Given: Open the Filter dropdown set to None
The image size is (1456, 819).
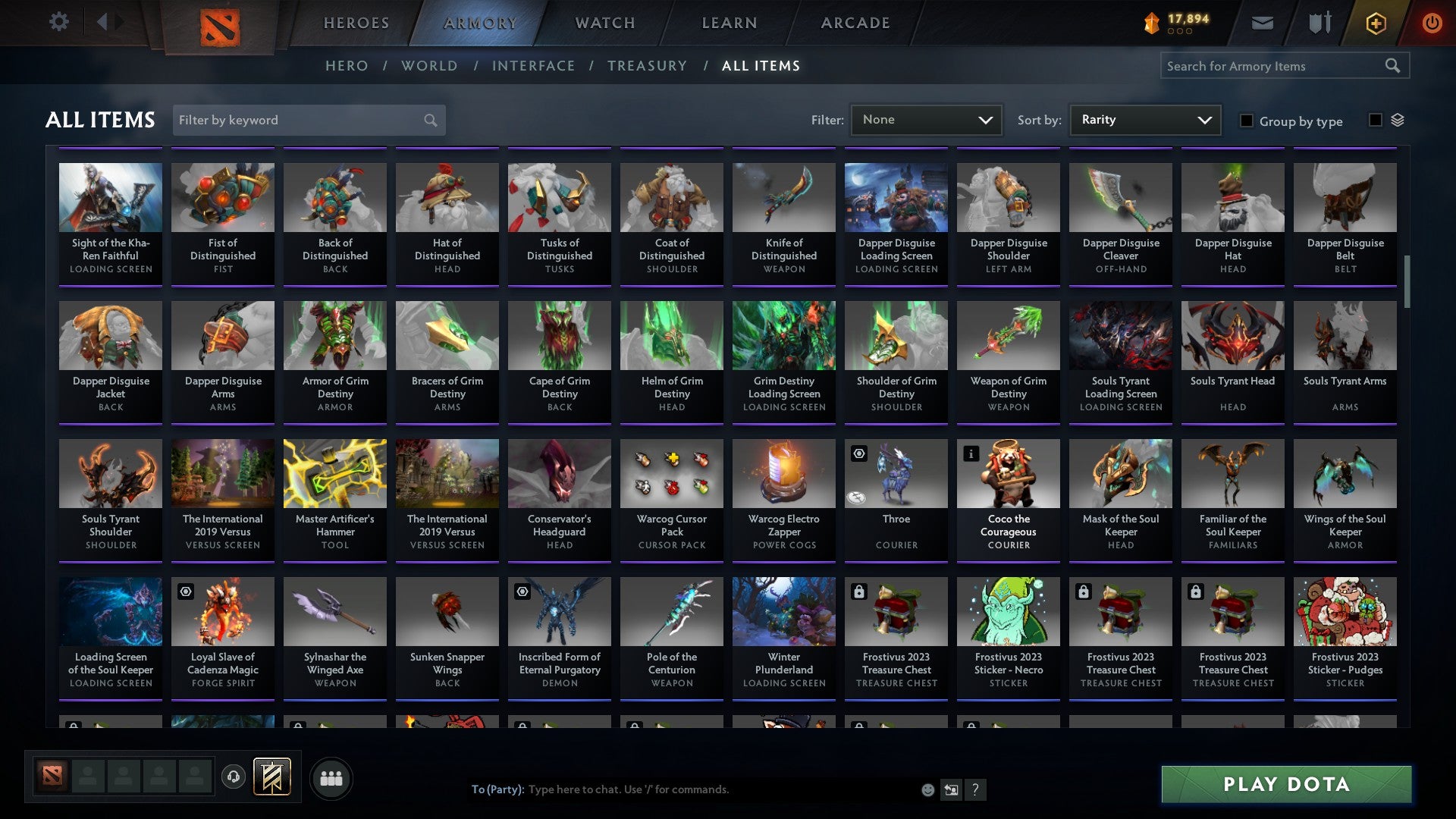Looking at the screenshot, I should (927, 119).
